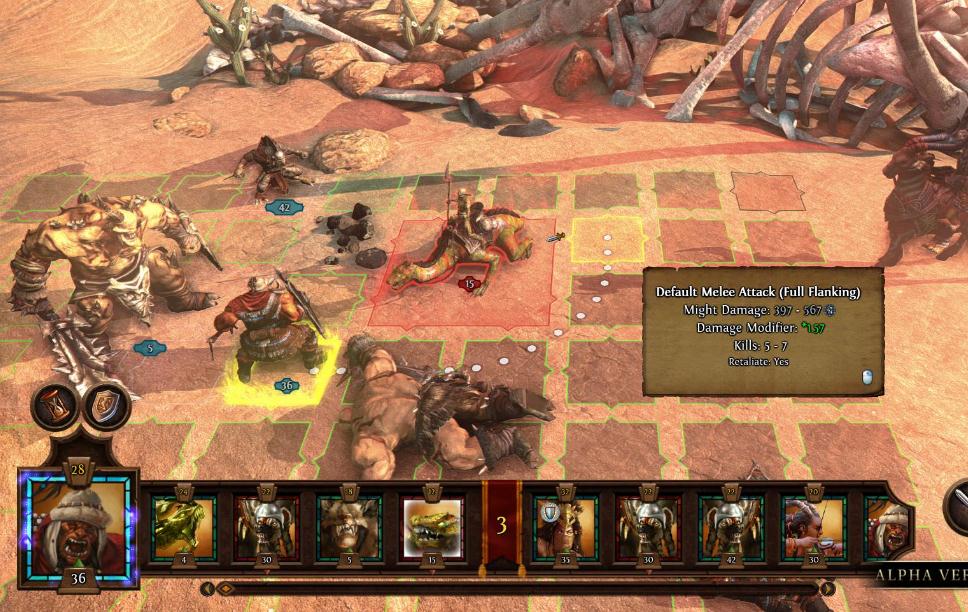Select the harpy portrait in the turn order
This screenshot has height=612, width=968.
812,526
